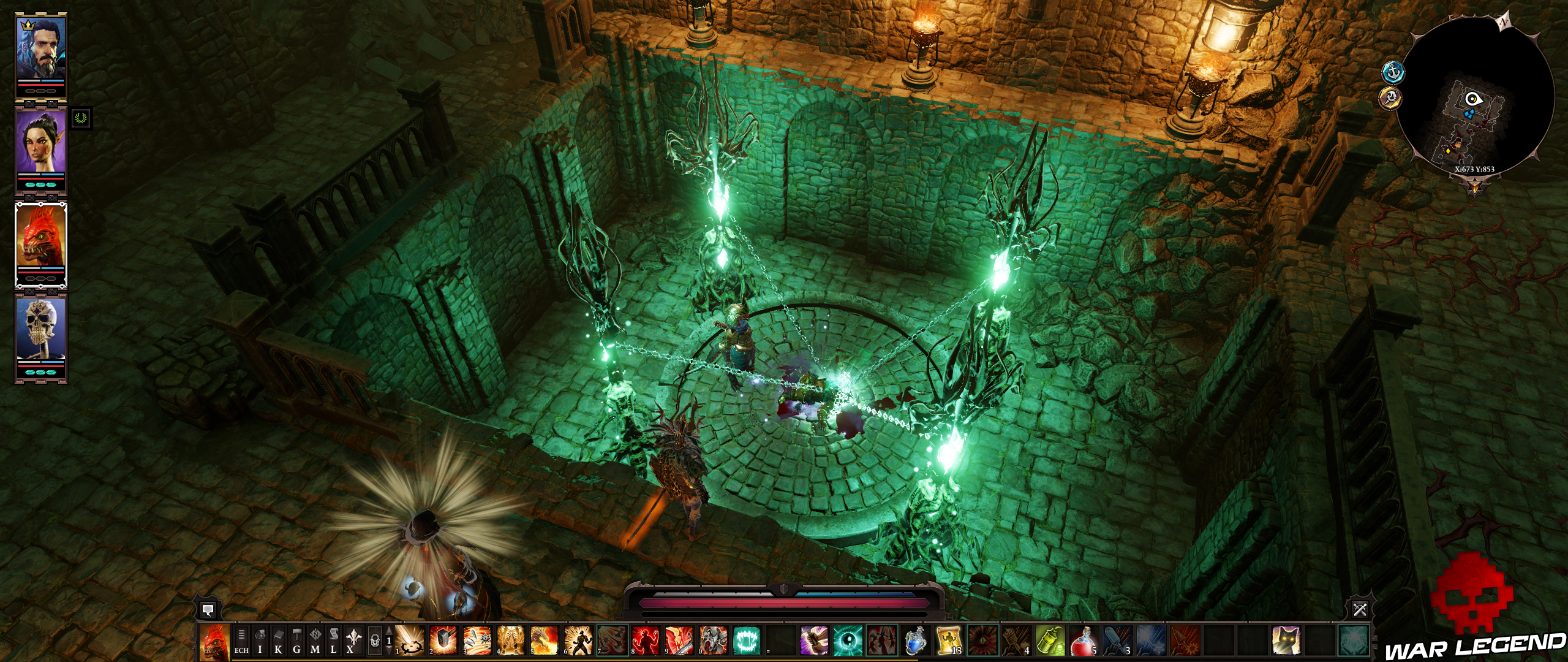Viewport: 1568px width, 662px height.
Task: Open the map button labeled M
Action: [315, 642]
